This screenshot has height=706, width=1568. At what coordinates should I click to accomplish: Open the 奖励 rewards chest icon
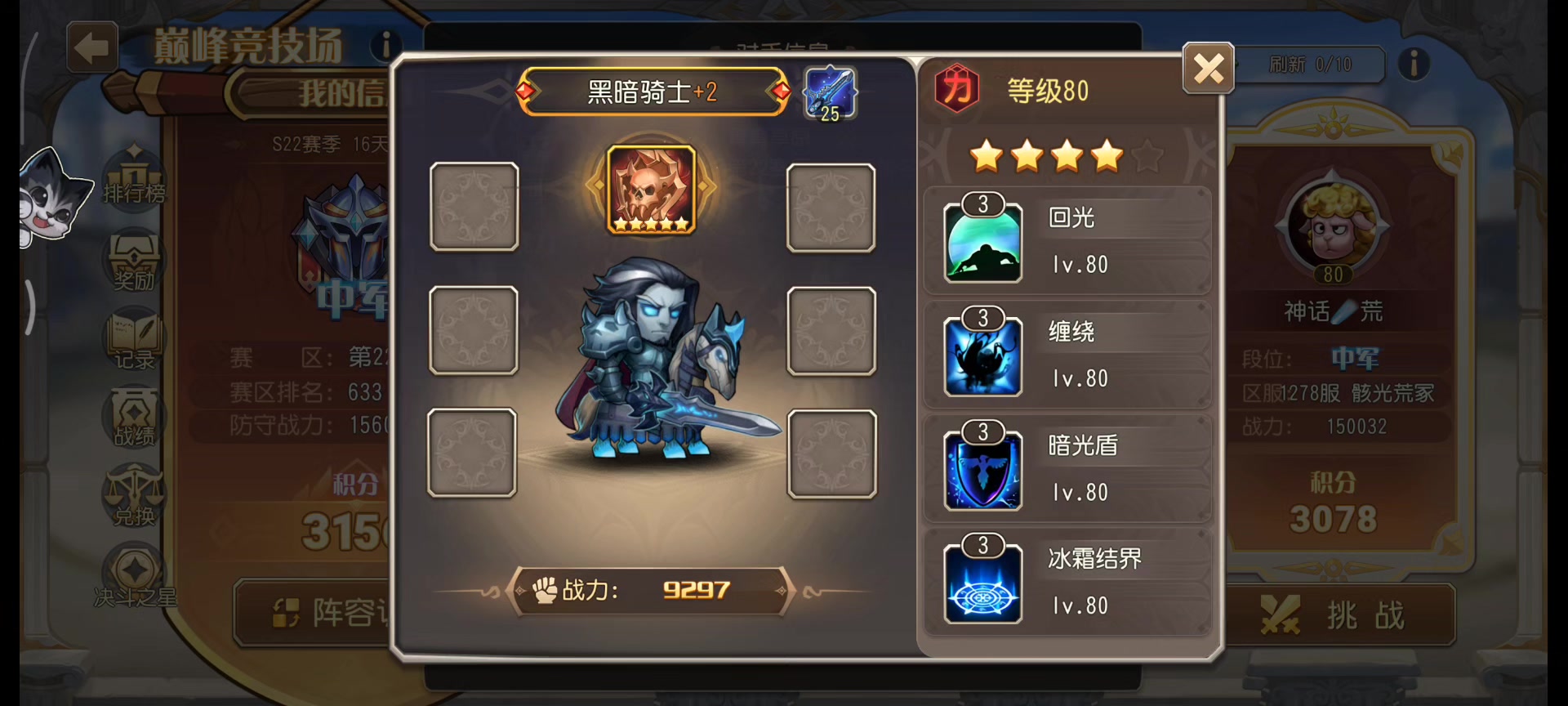click(133, 260)
